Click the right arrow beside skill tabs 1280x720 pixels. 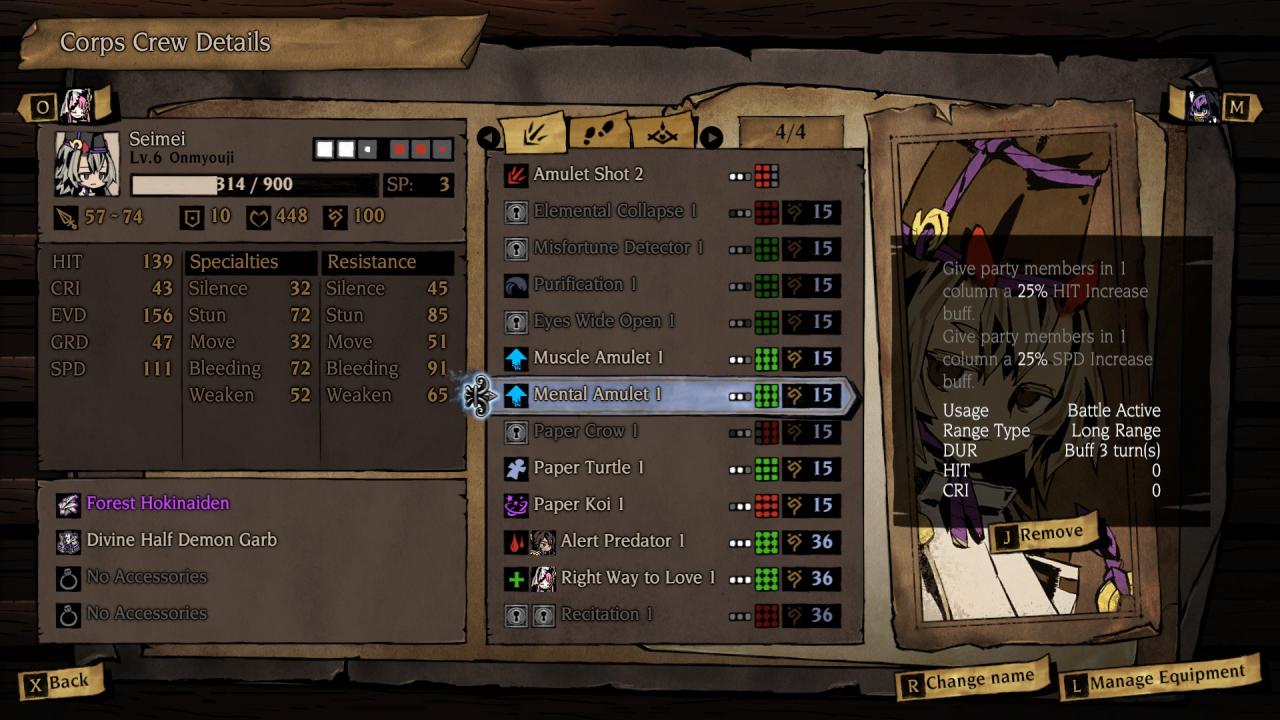click(x=711, y=137)
